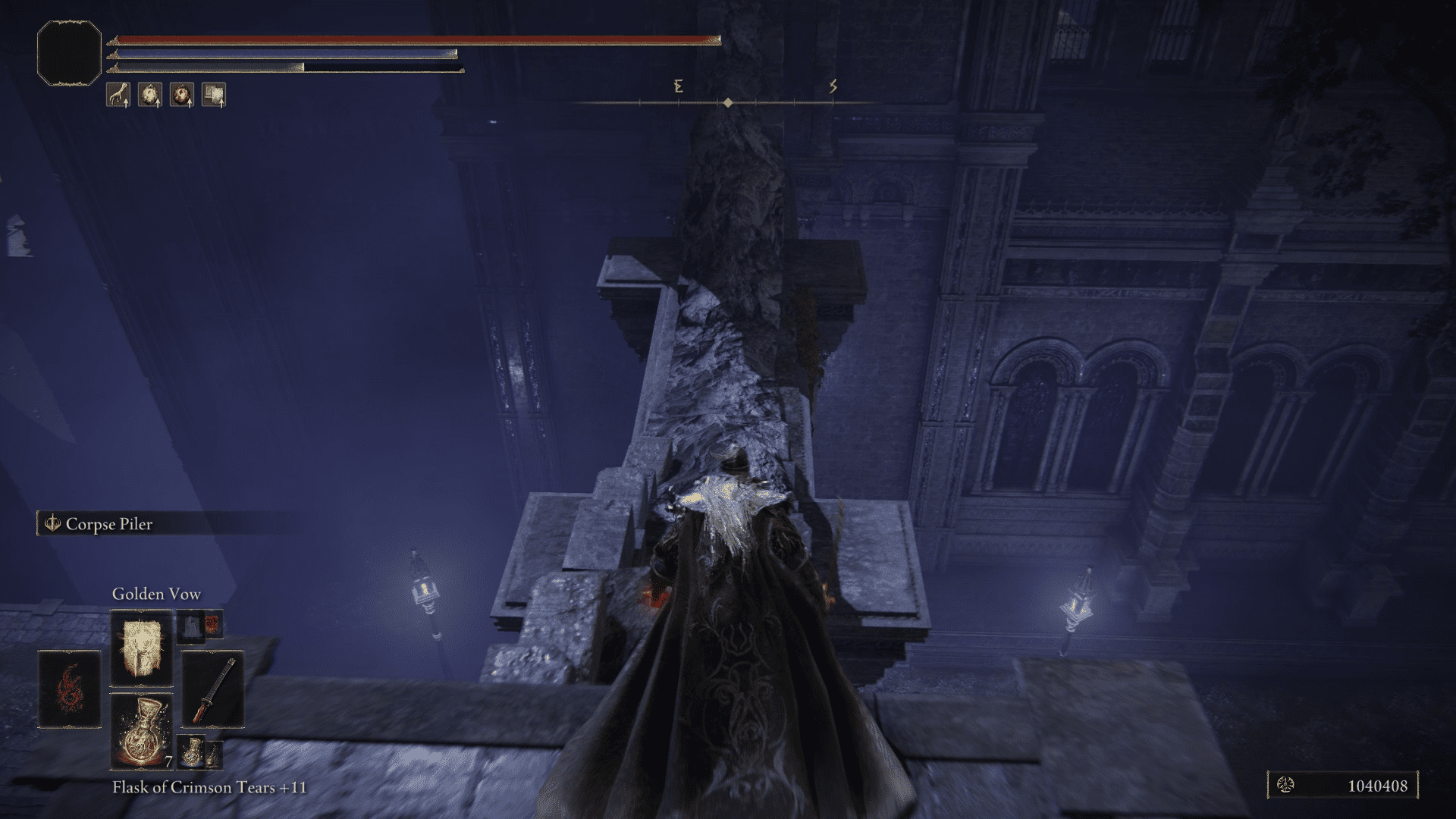This screenshot has height=819, width=1456.
Task: Click the quantity 7 on the flask slot
Action: click(x=168, y=761)
